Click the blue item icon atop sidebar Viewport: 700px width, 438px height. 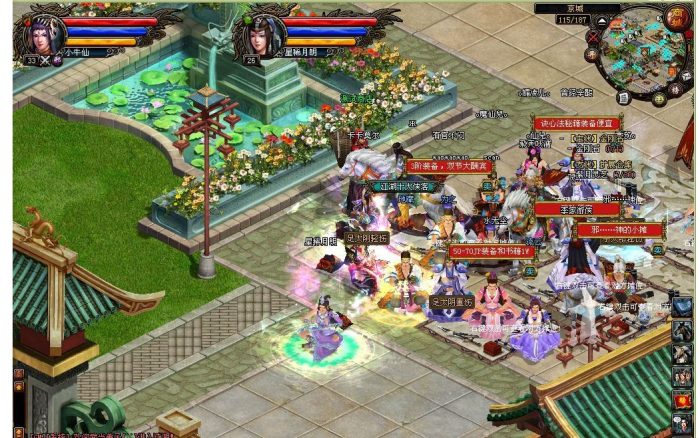(682, 307)
